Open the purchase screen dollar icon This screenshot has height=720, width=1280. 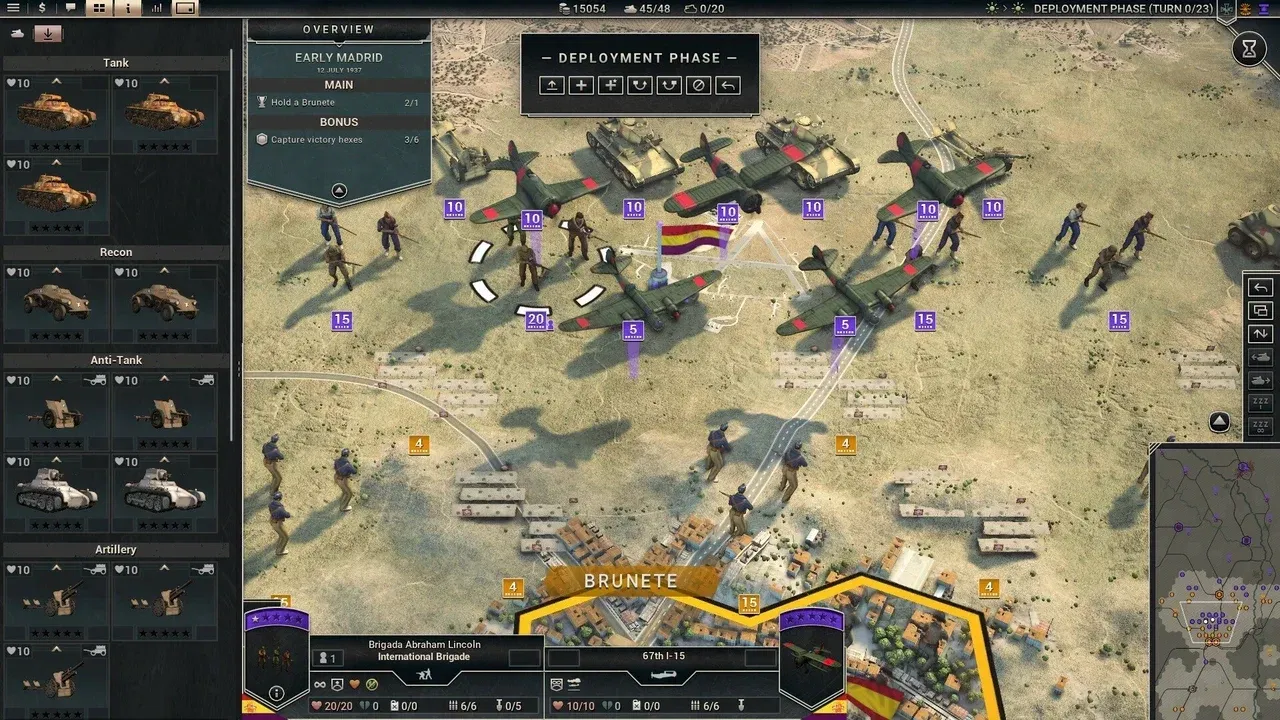click(42, 8)
